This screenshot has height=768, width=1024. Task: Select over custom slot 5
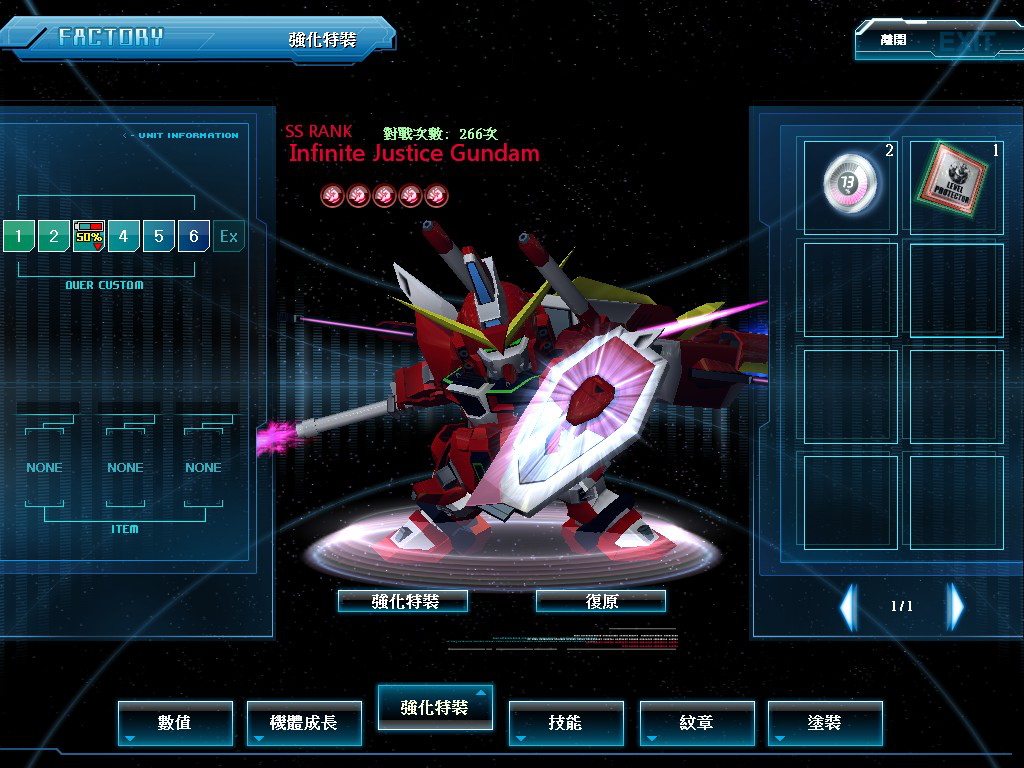point(159,237)
